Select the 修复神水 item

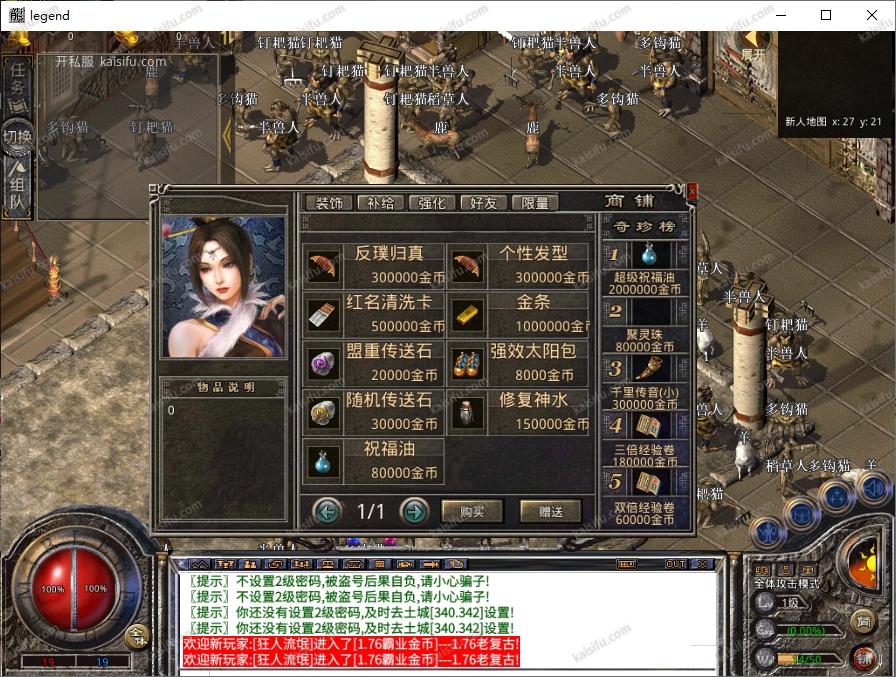(519, 411)
